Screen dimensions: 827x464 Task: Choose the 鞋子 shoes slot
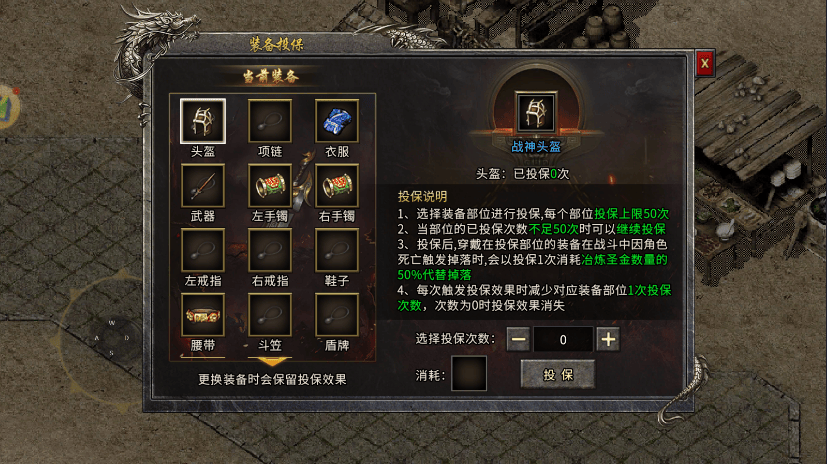coord(337,250)
